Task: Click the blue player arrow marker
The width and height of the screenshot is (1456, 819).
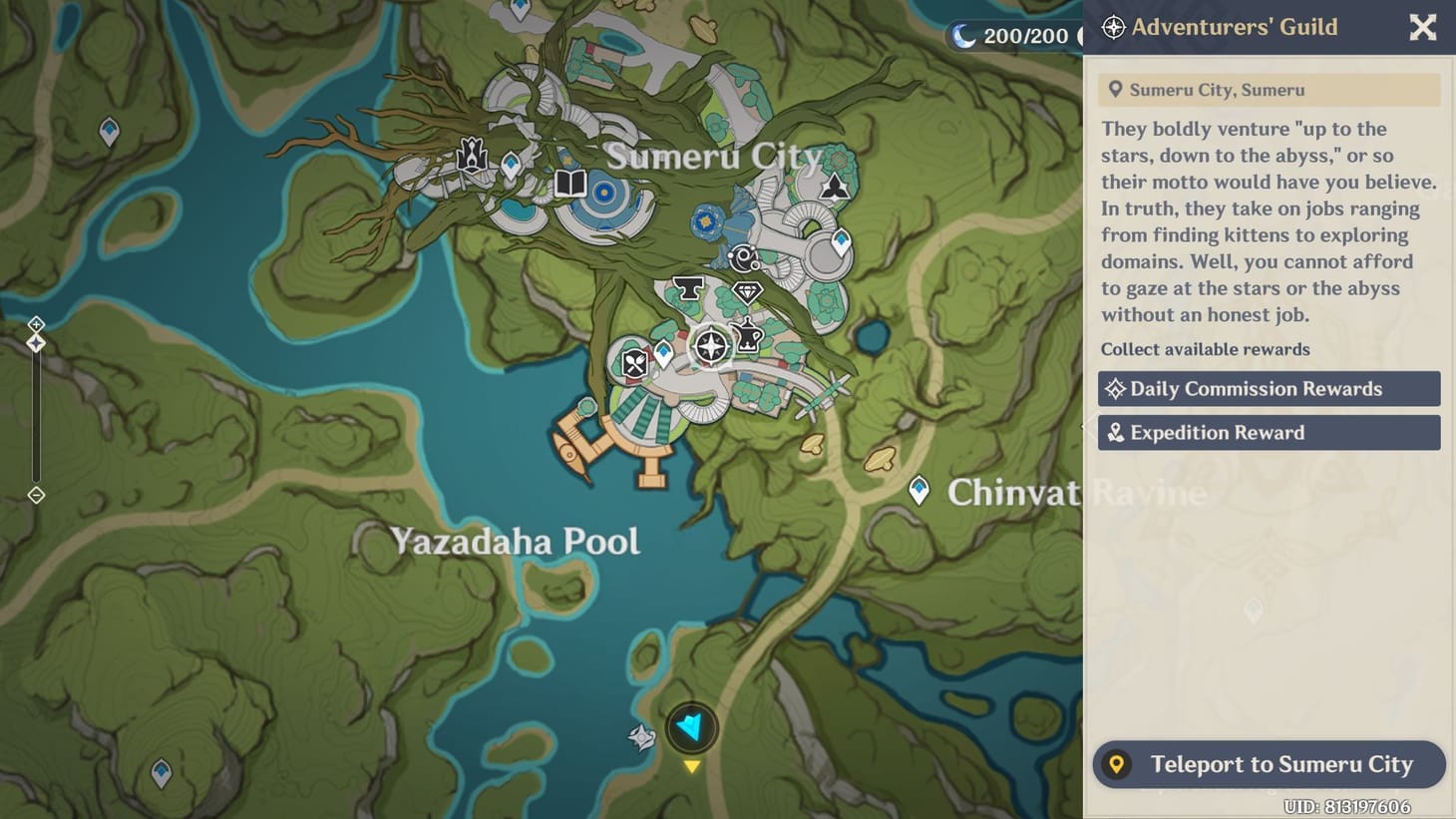Action: pos(692,728)
